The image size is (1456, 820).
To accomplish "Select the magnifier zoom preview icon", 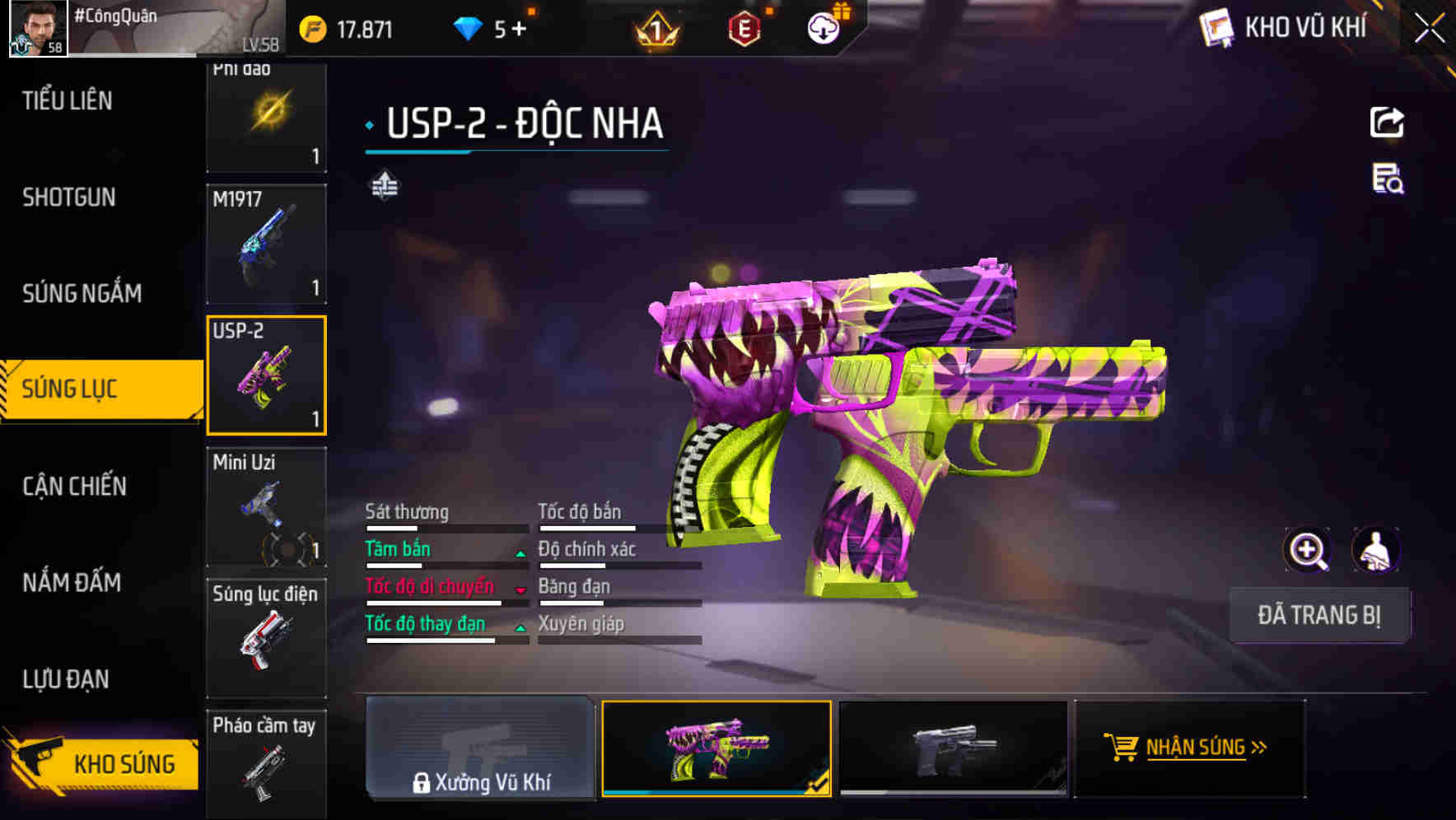I will coord(1305,550).
